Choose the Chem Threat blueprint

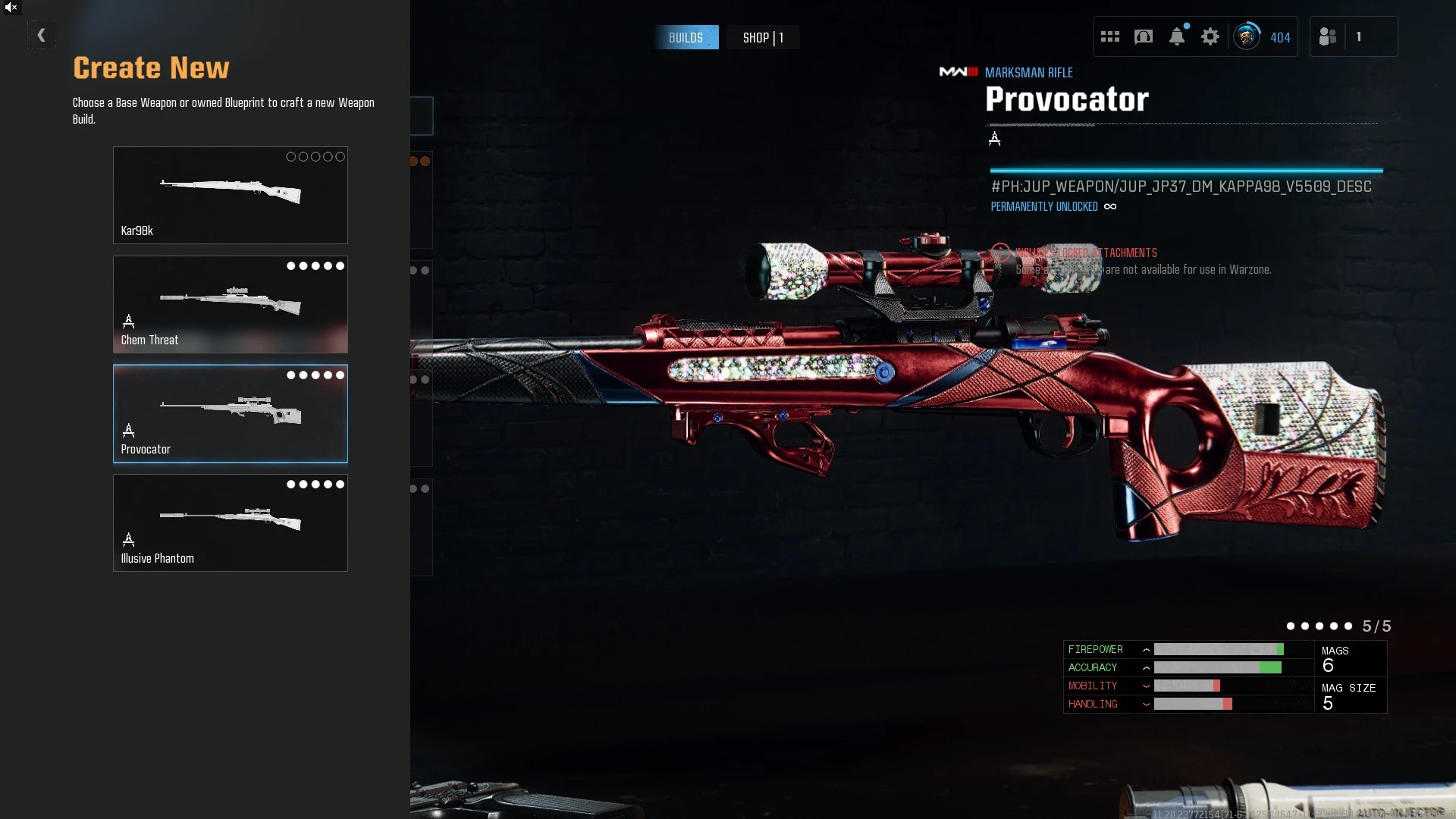pyautogui.click(x=230, y=304)
